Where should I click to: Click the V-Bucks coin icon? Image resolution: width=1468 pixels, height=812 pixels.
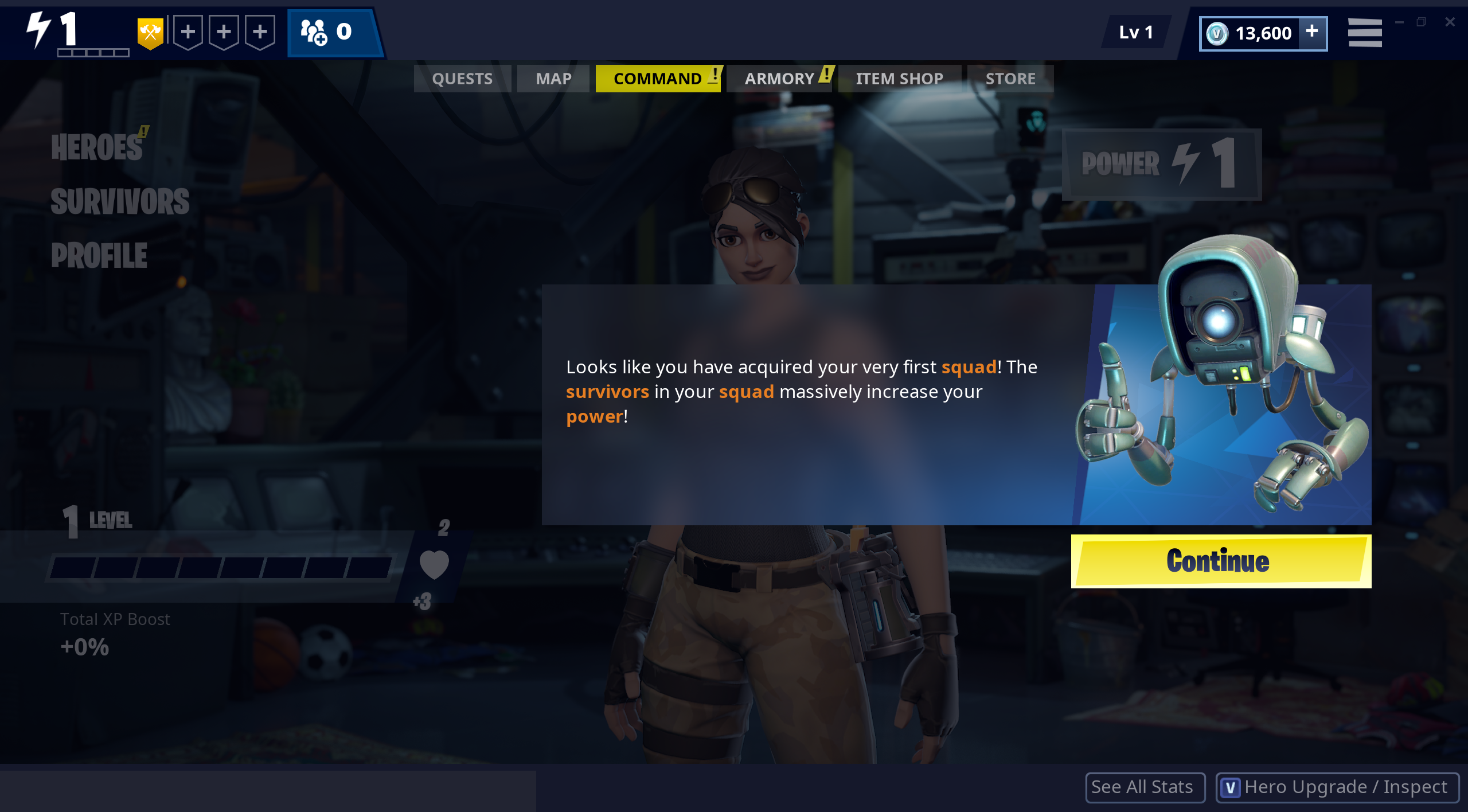tap(1218, 33)
